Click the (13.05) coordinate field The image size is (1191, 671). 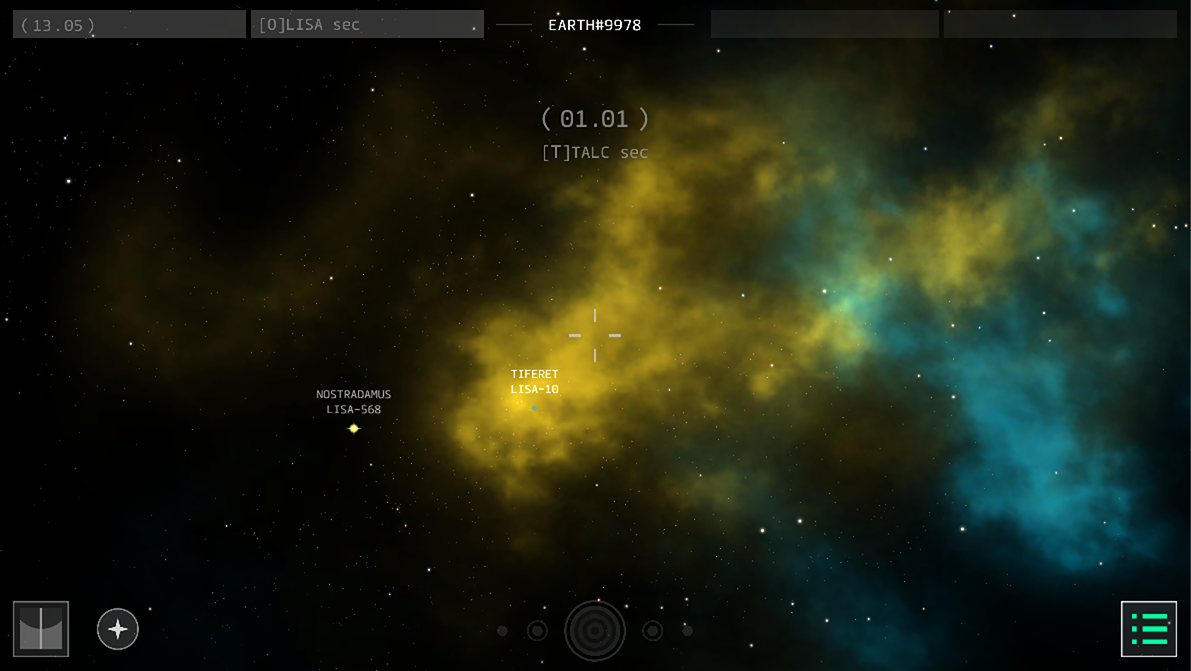pos(129,25)
